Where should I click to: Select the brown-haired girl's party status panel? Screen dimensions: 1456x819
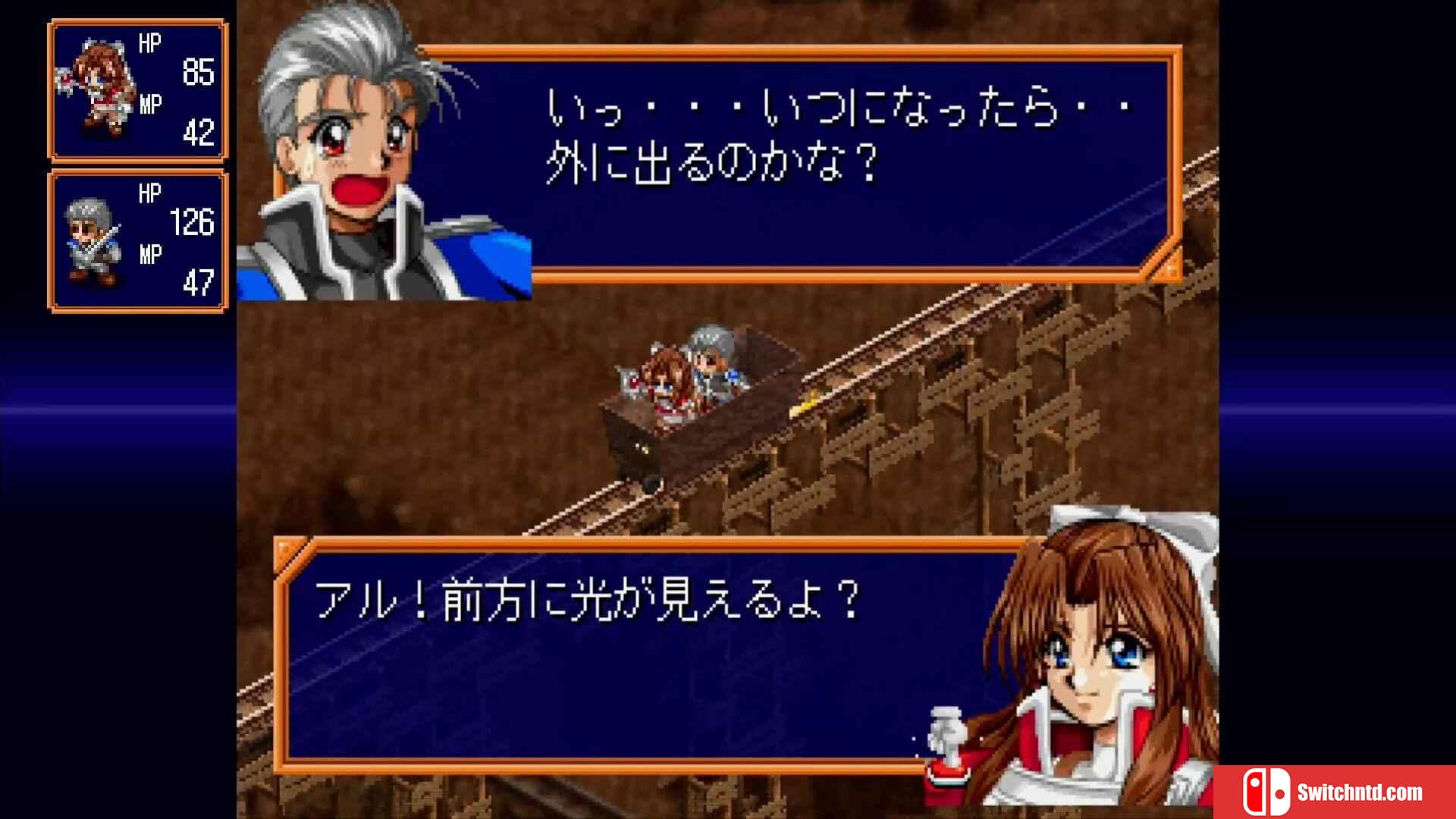138,90
